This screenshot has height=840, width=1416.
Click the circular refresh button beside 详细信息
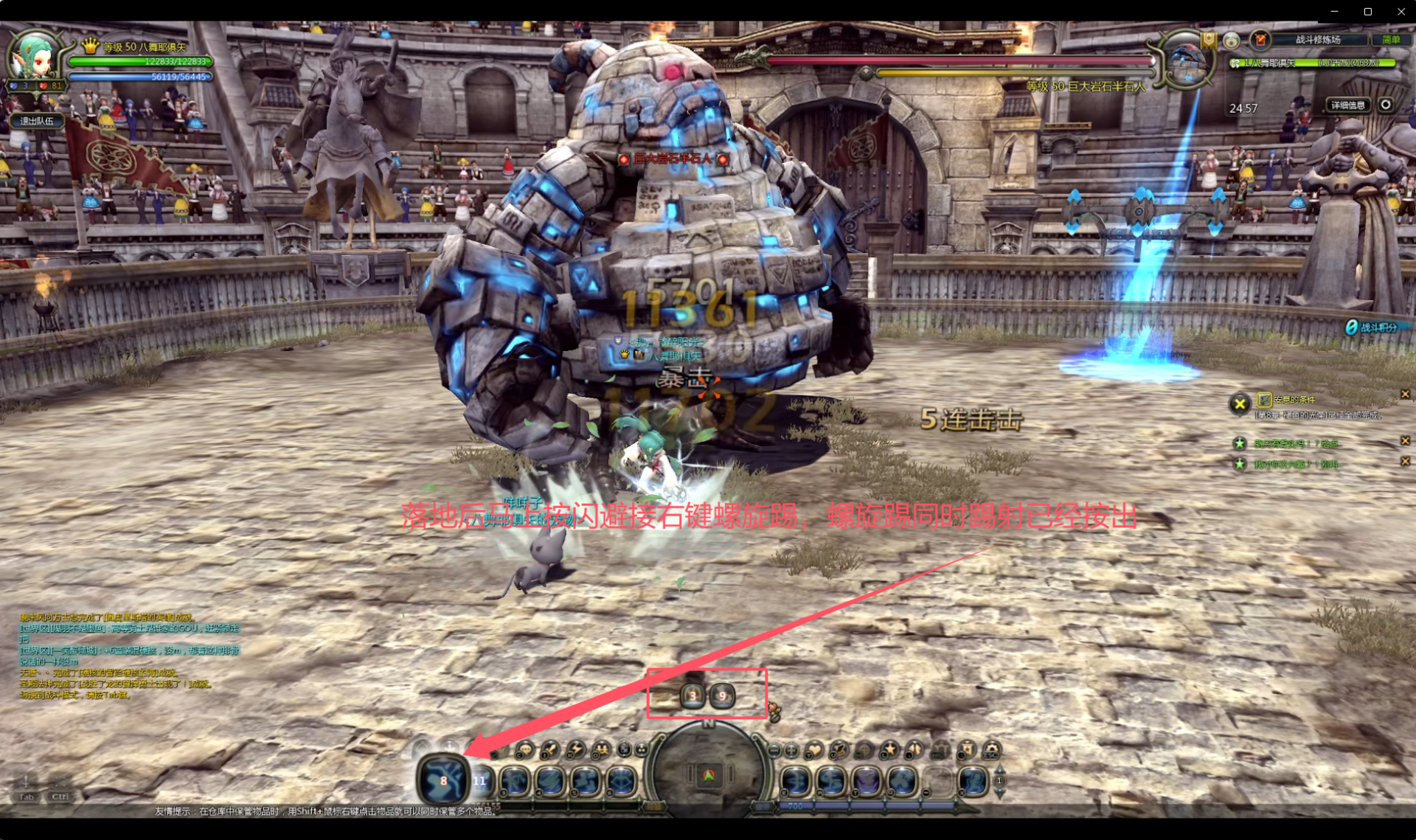point(1386,105)
